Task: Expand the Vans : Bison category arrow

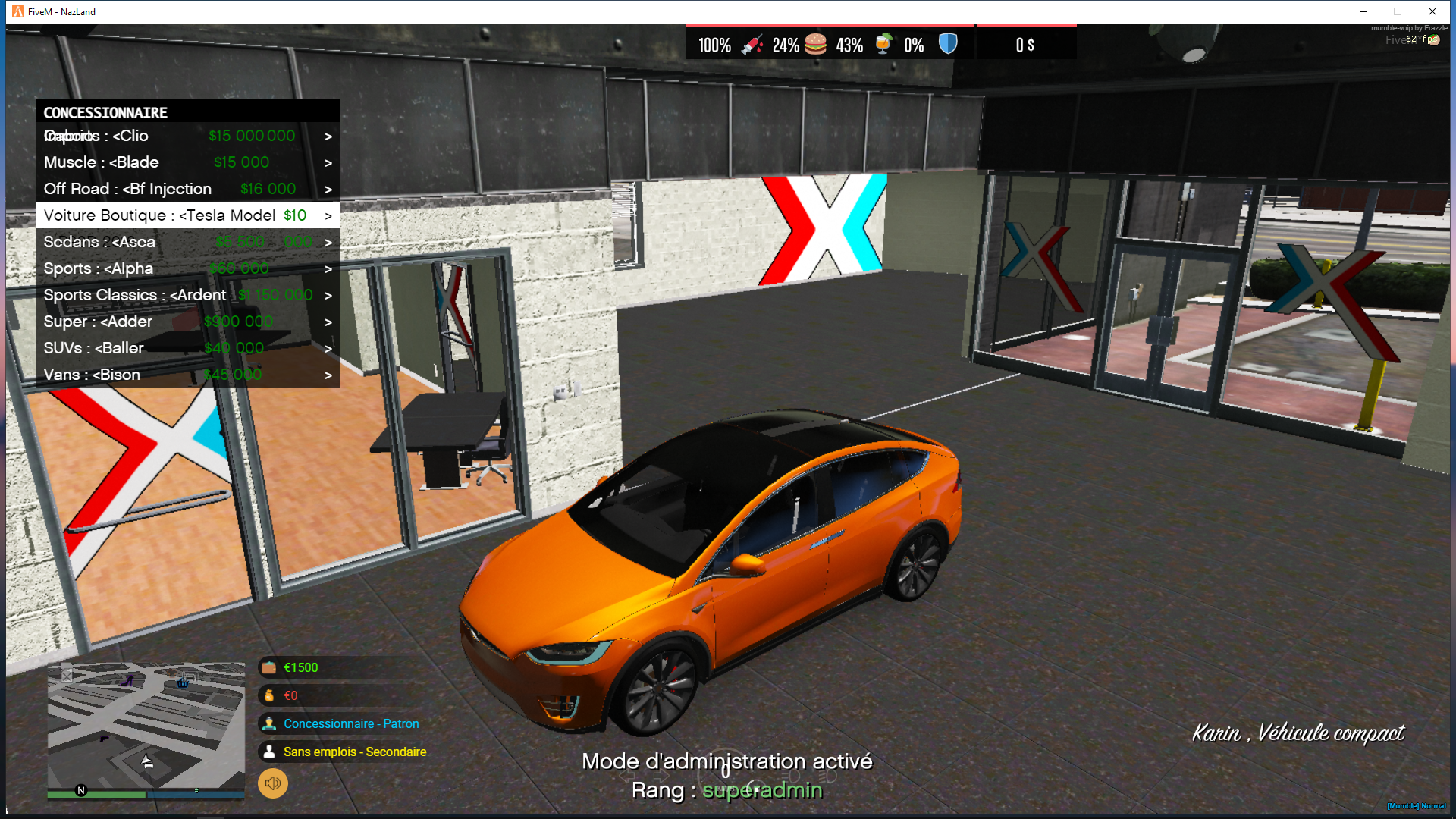Action: (328, 375)
